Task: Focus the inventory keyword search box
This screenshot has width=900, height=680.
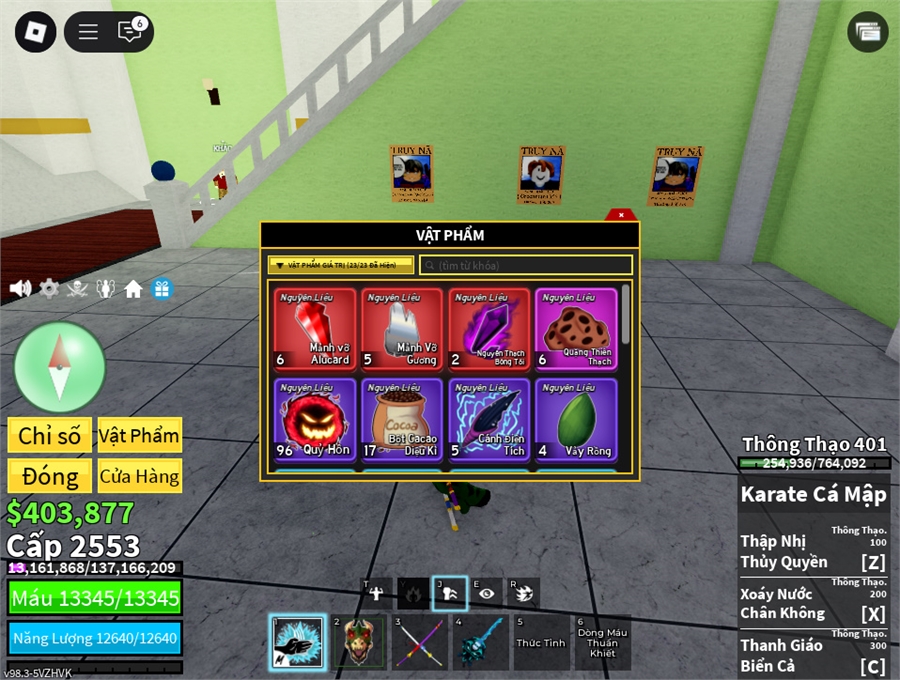Action: tap(526, 265)
